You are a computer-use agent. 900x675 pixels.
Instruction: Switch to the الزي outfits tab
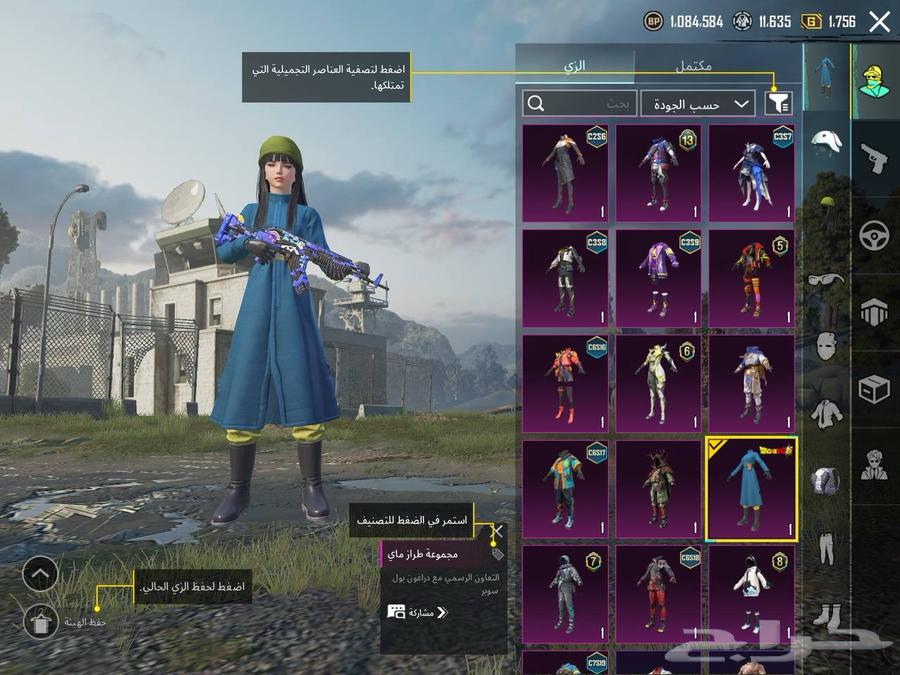(575, 65)
